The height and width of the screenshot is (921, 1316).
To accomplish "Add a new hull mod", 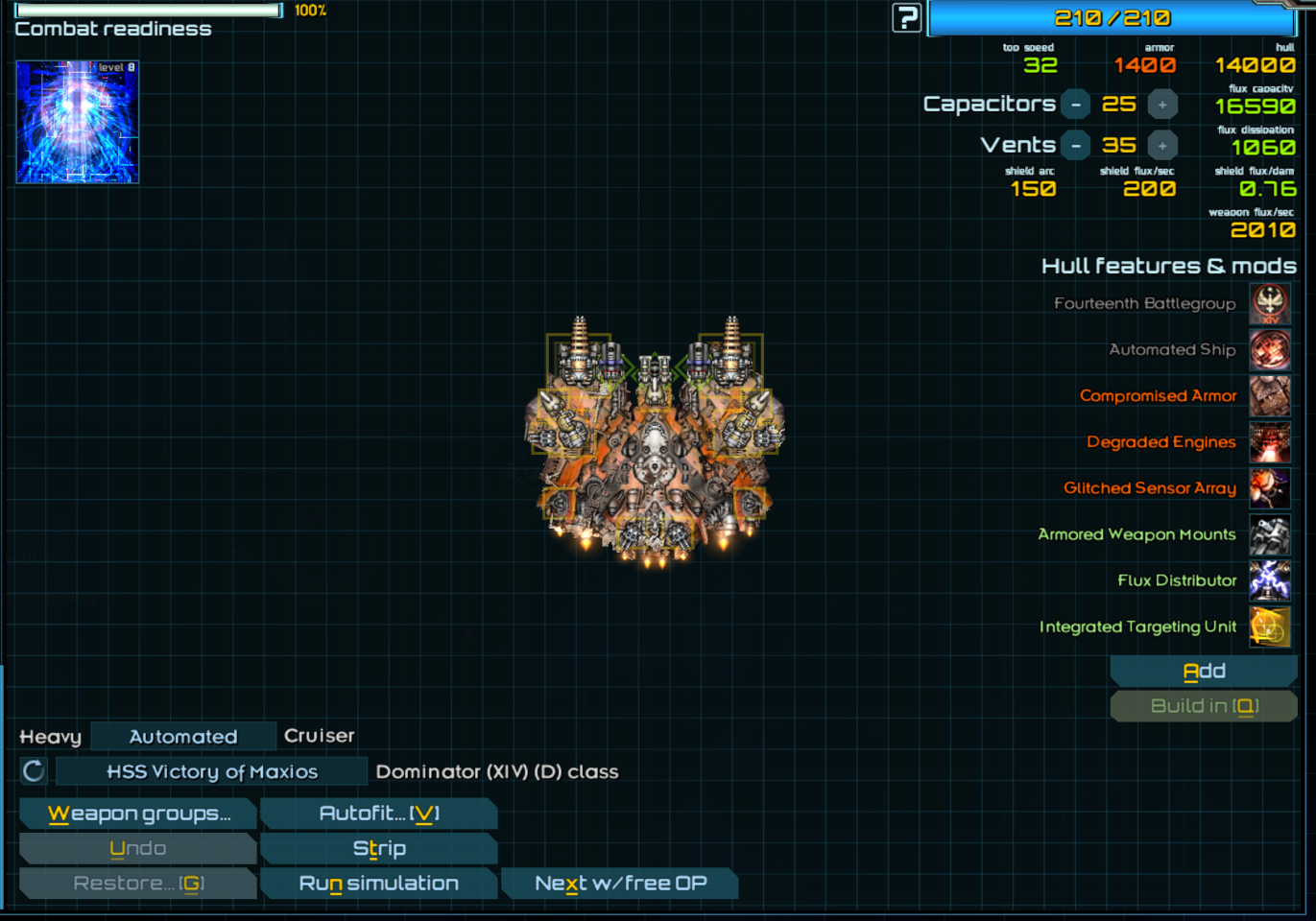I will [x=1204, y=672].
